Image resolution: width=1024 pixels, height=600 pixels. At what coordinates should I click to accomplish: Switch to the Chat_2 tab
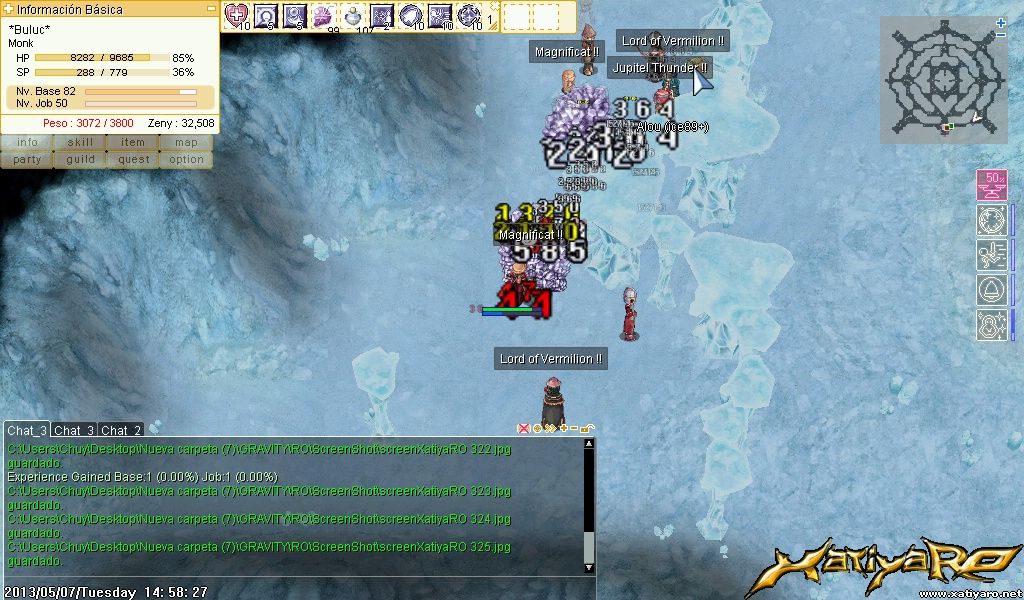[121, 430]
